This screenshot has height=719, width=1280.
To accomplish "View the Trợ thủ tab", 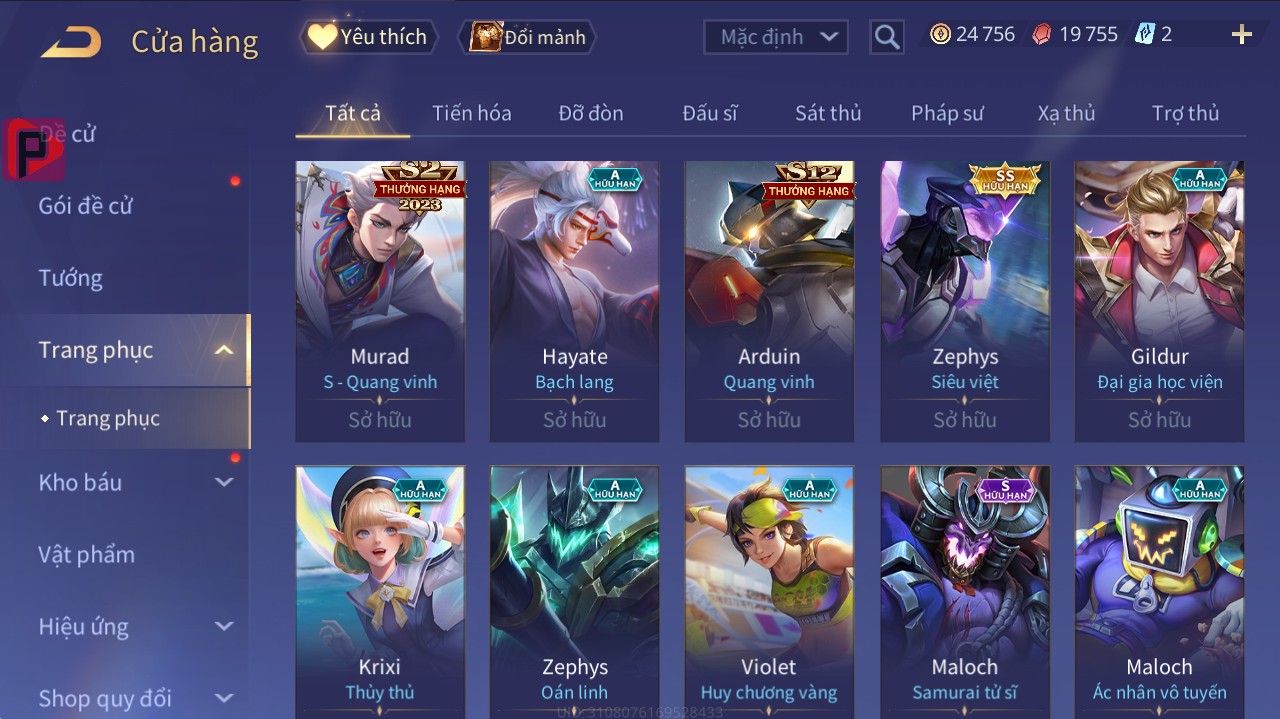I will coord(1185,113).
